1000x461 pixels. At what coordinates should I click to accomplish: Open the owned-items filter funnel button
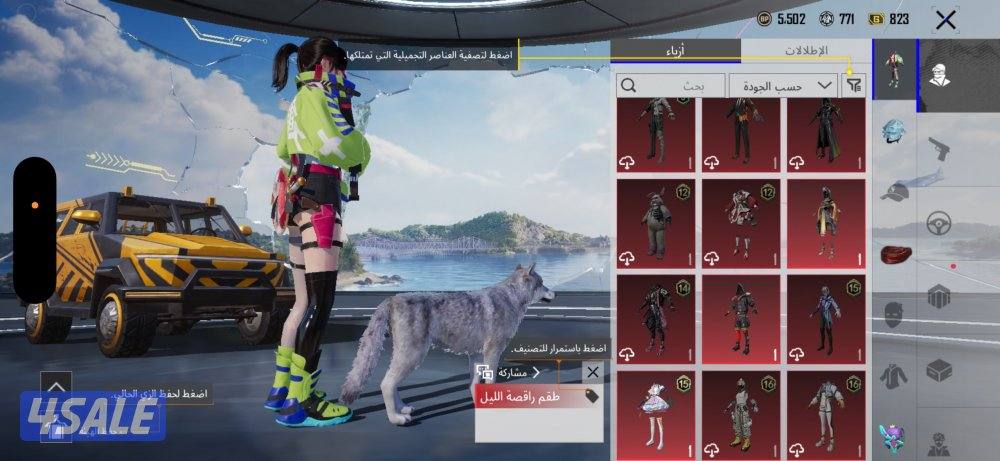853,86
